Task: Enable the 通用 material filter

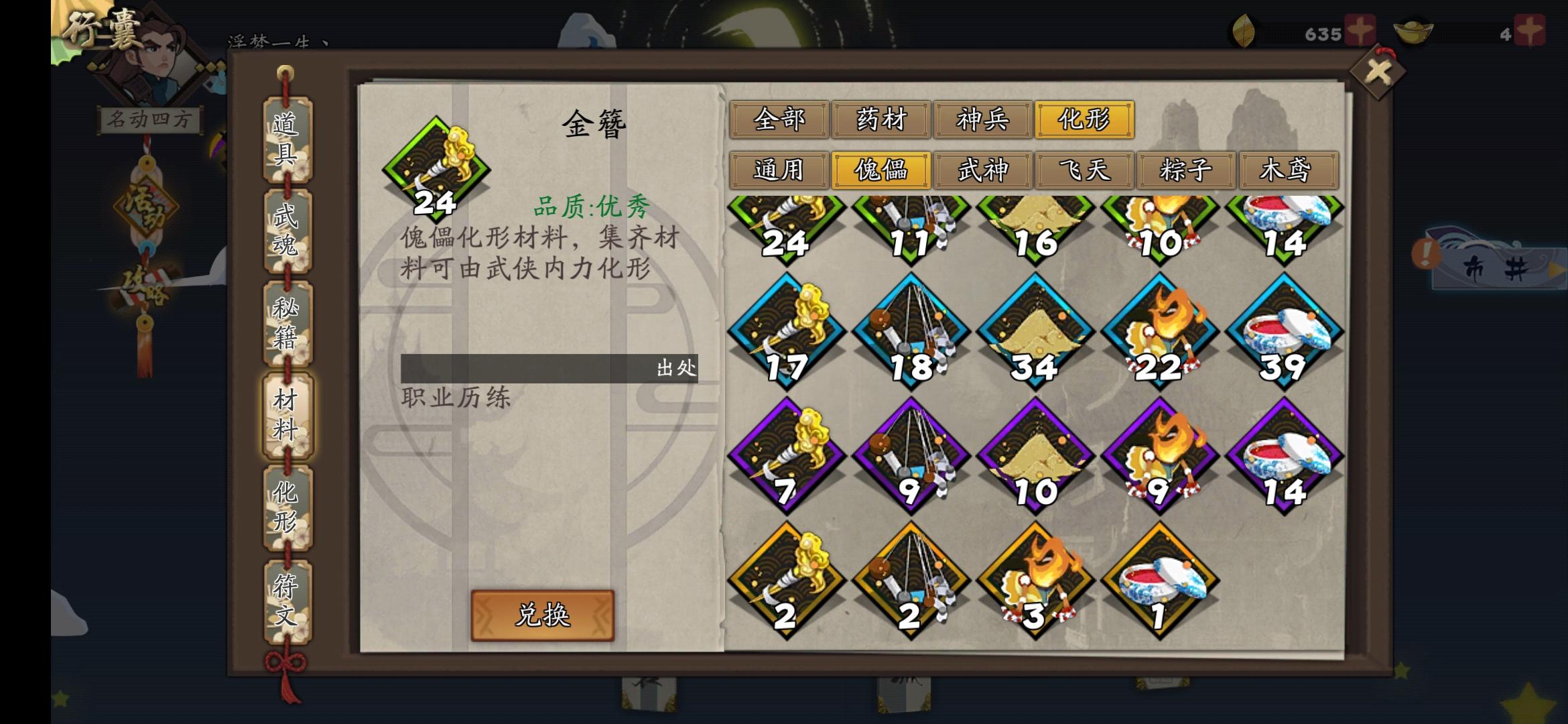Action: 781,171
